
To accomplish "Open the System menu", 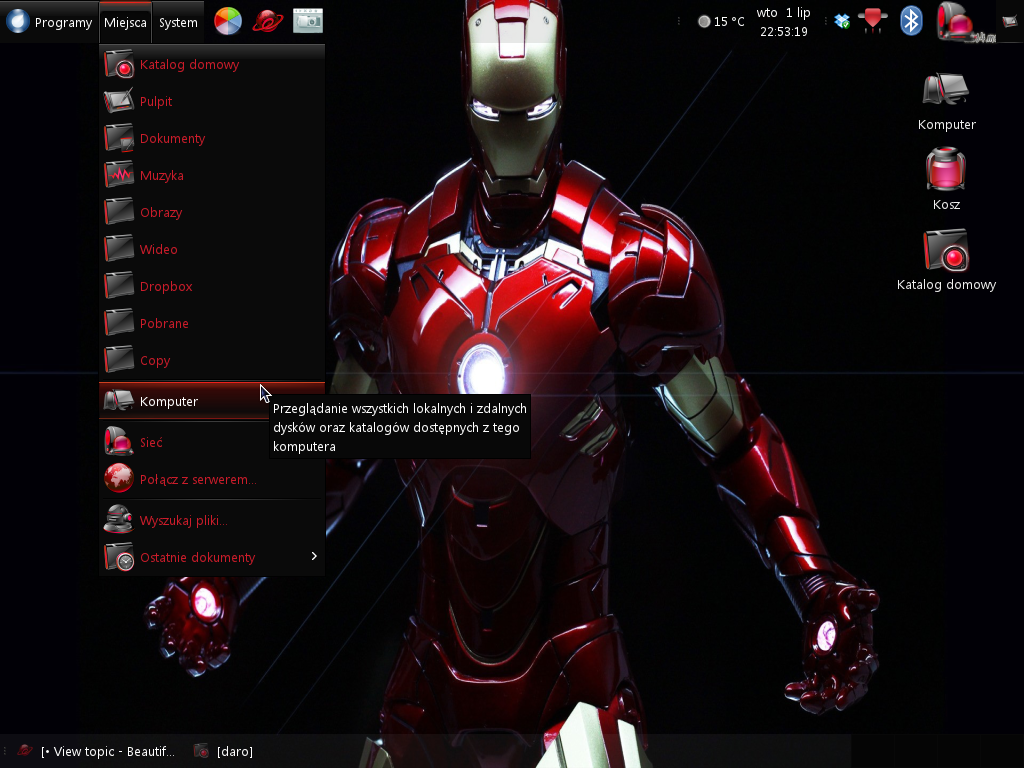I will click(x=178, y=22).
